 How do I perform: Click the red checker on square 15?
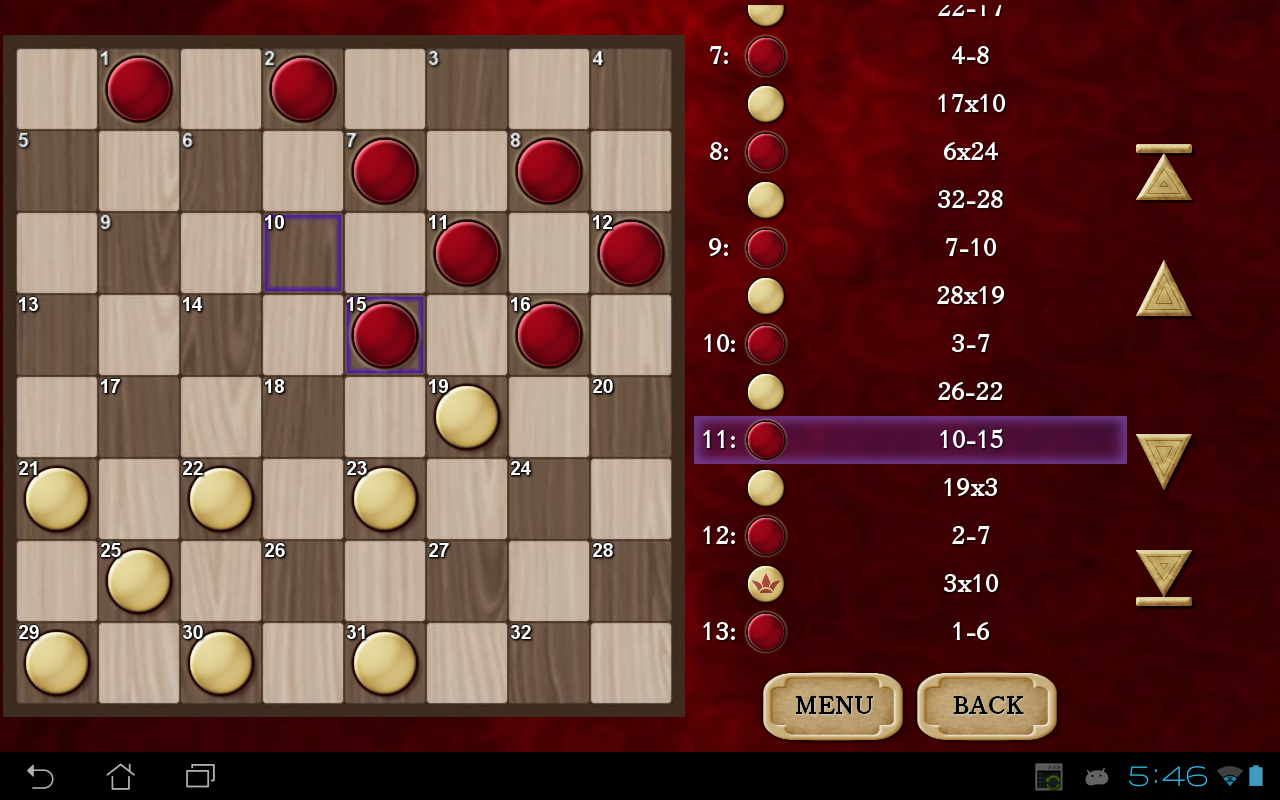point(384,335)
